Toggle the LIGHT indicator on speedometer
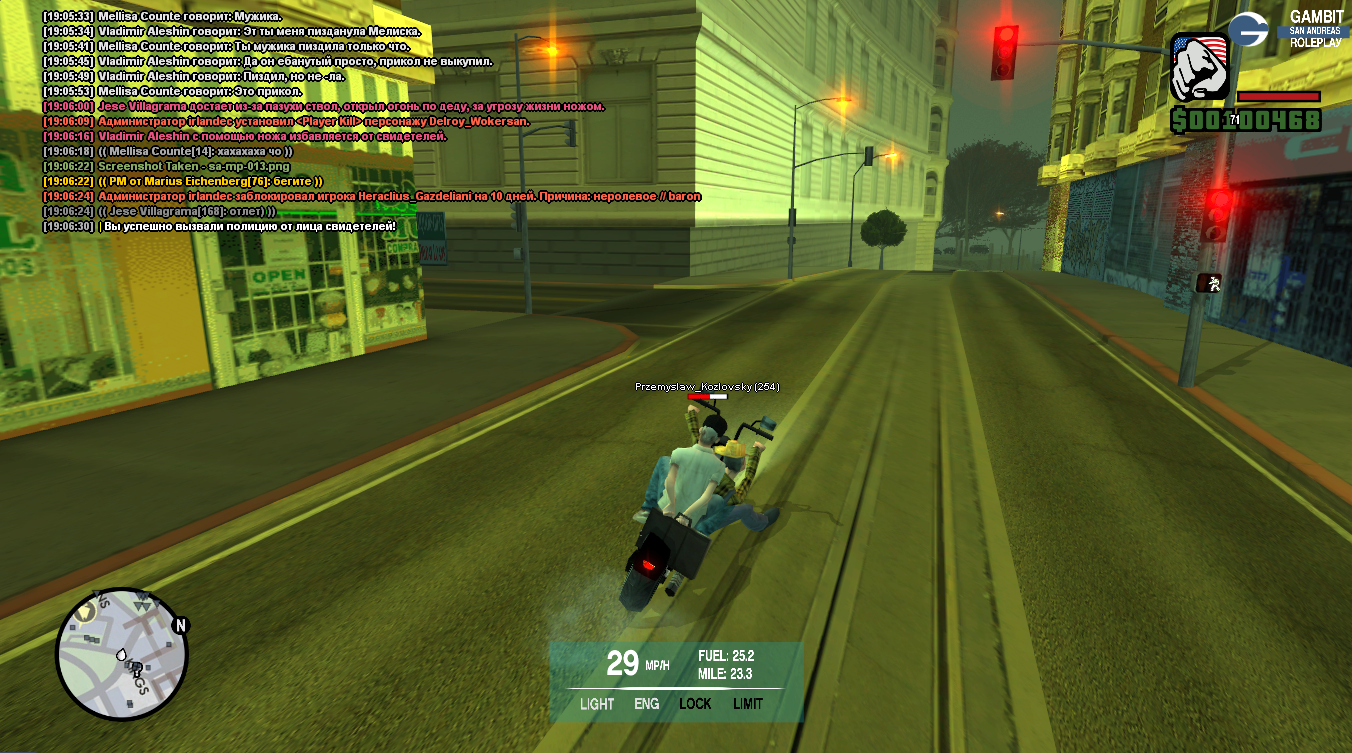Viewport: 1352px width, 753px height. click(597, 704)
